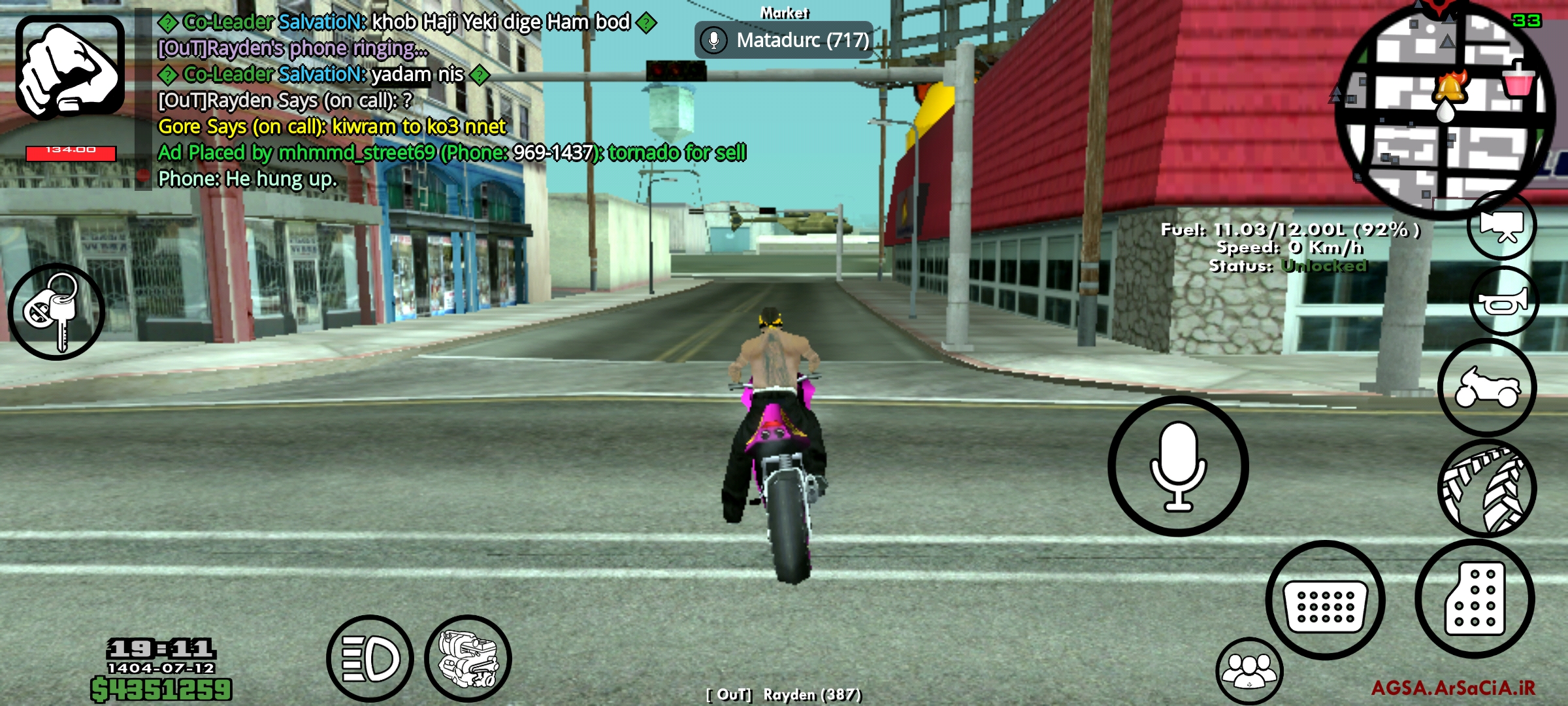Tap the accelerator pedal button

pyautogui.click(x=1475, y=599)
